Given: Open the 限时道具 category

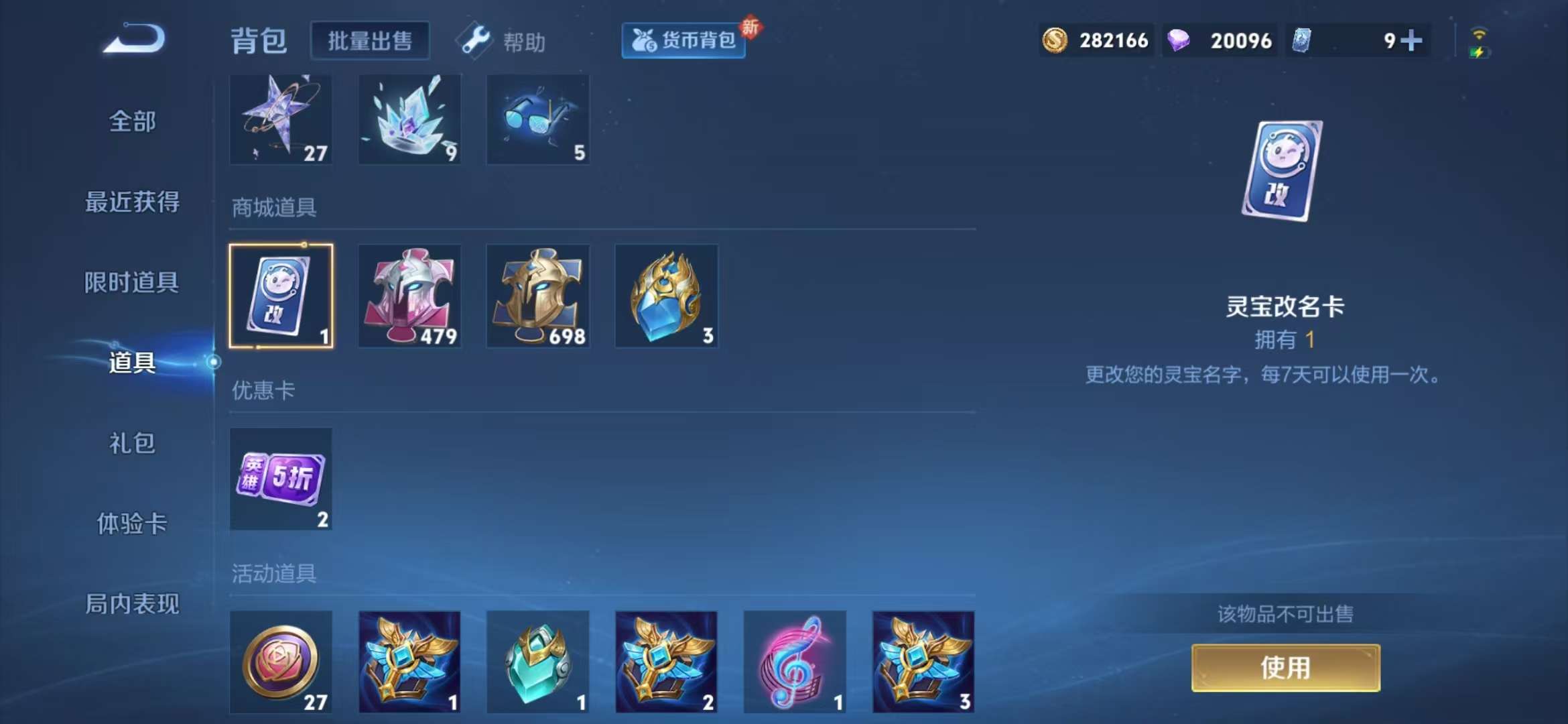Looking at the screenshot, I should 132,283.
